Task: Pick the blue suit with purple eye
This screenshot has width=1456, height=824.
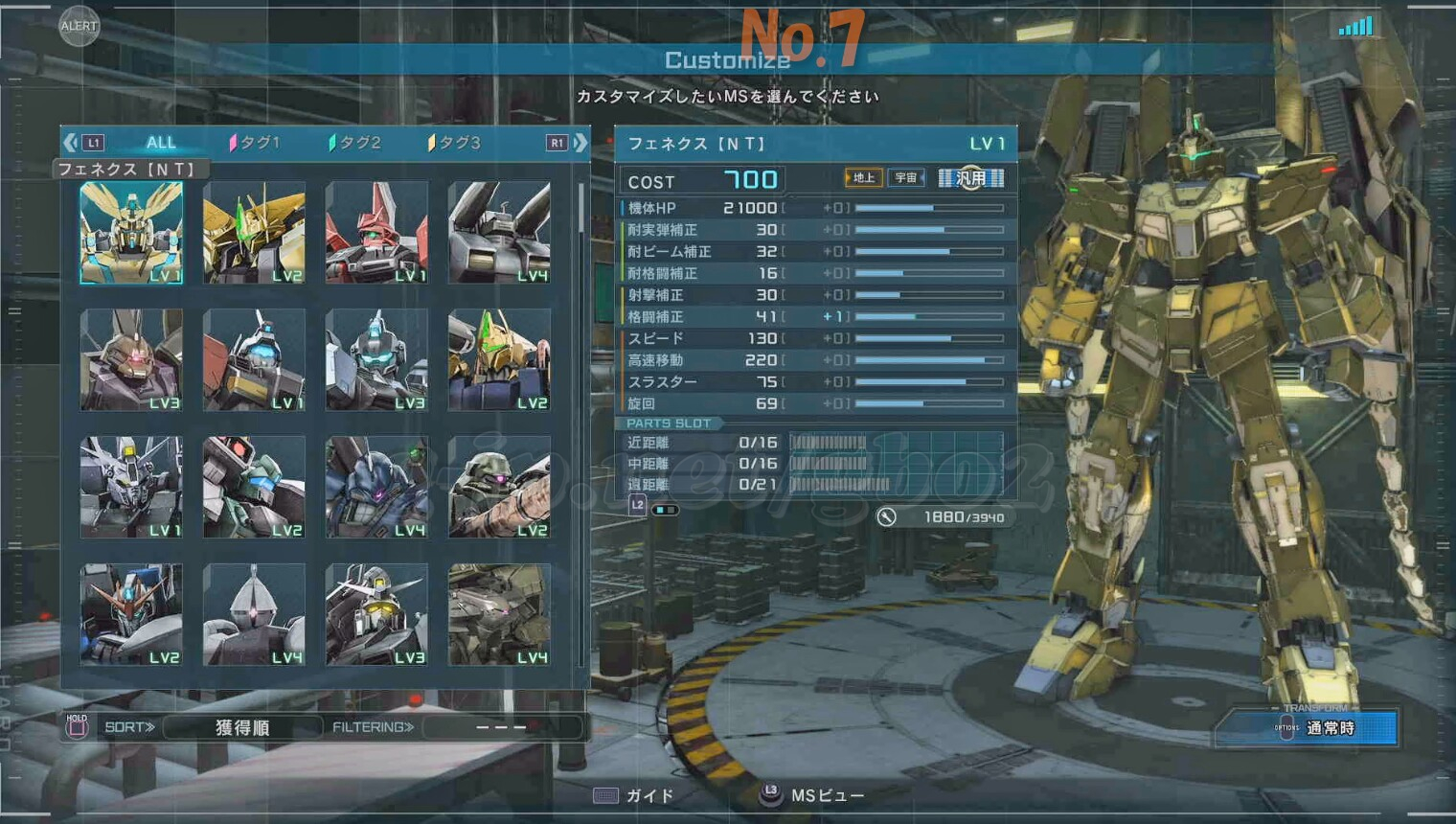Action: pos(376,487)
